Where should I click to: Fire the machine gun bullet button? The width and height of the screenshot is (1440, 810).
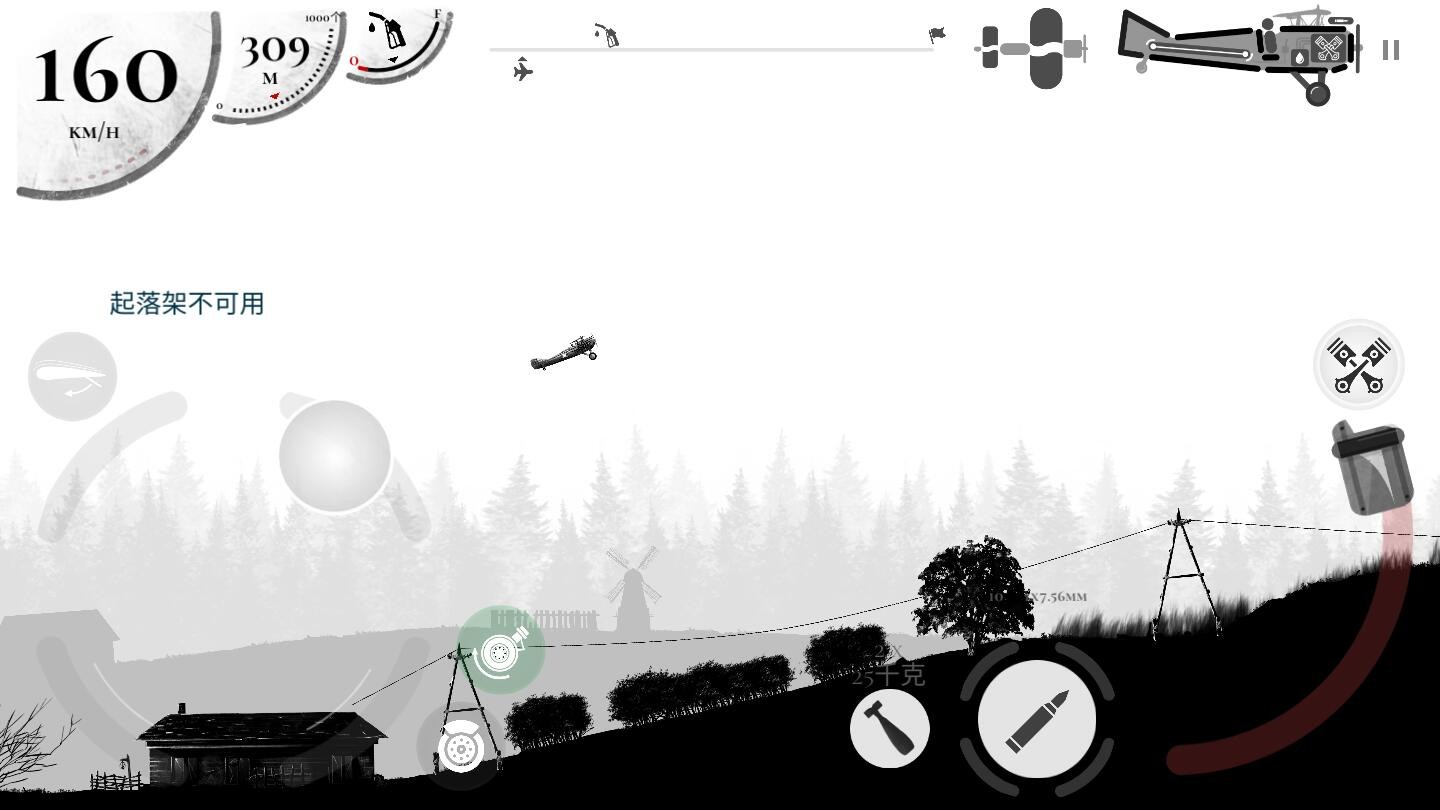coord(1037,720)
